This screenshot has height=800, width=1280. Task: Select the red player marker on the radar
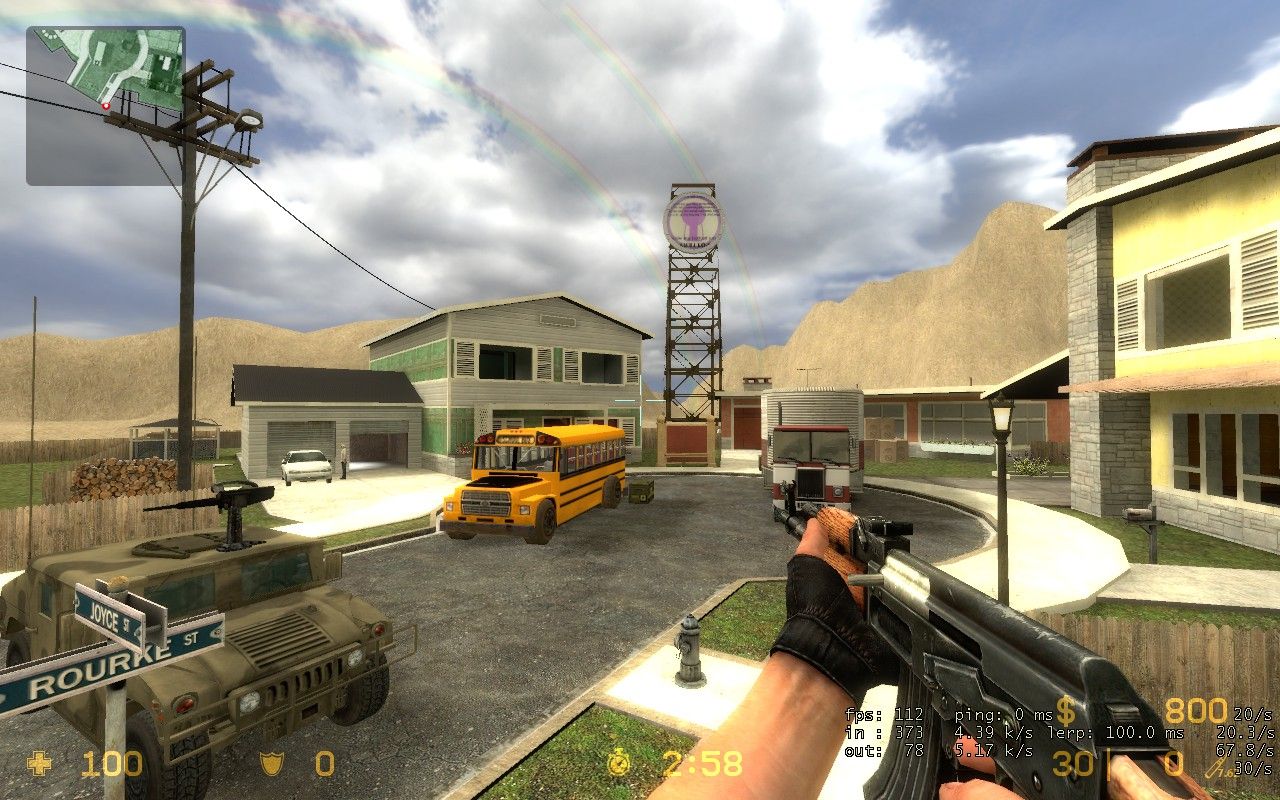point(105,105)
